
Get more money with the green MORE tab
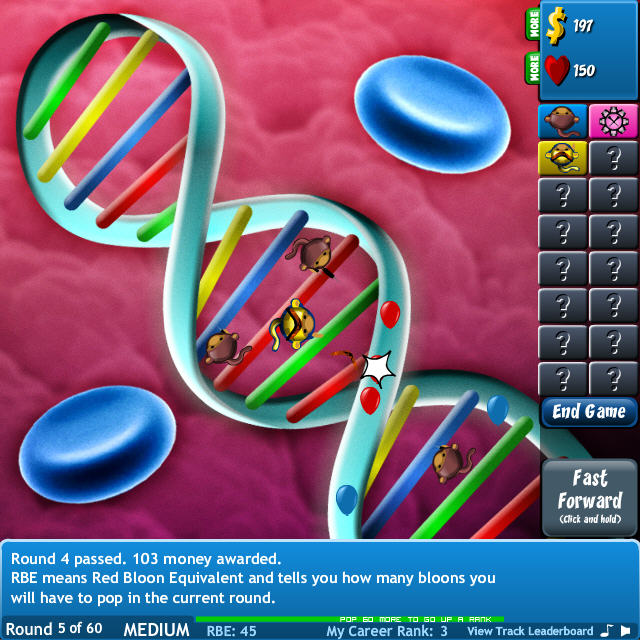click(x=532, y=25)
